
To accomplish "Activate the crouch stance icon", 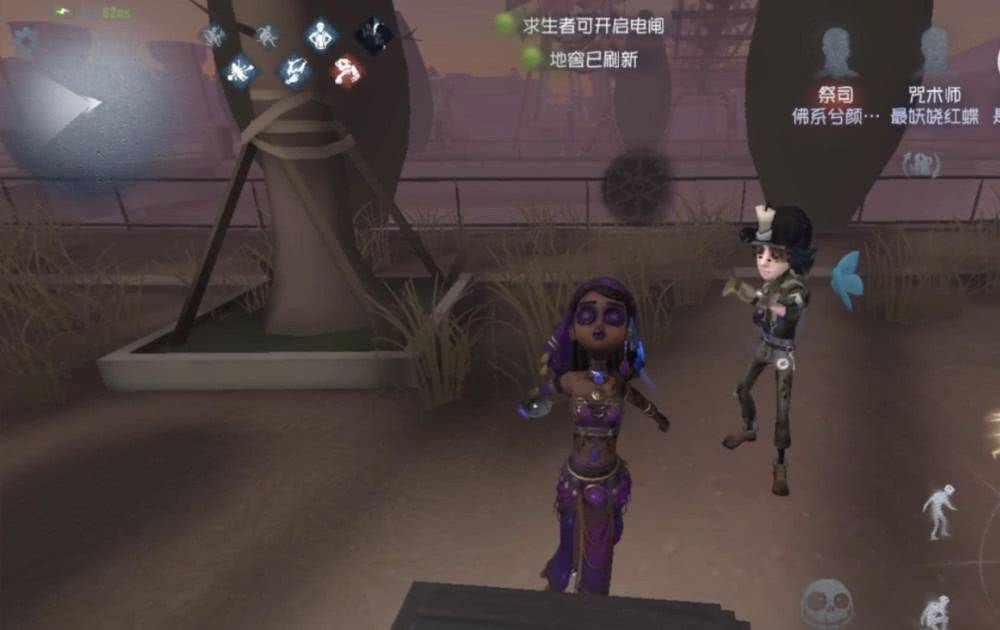I will coord(936,609).
